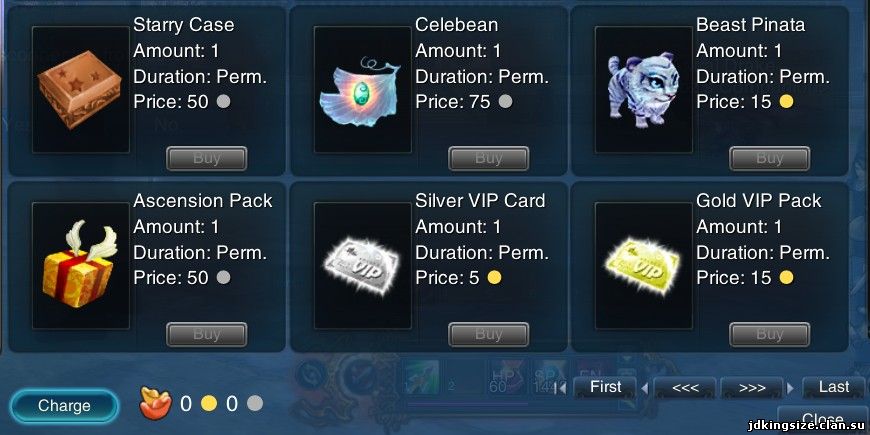The image size is (870, 435).
Task: Click the Gold VIP Pack icon
Action: click(644, 266)
